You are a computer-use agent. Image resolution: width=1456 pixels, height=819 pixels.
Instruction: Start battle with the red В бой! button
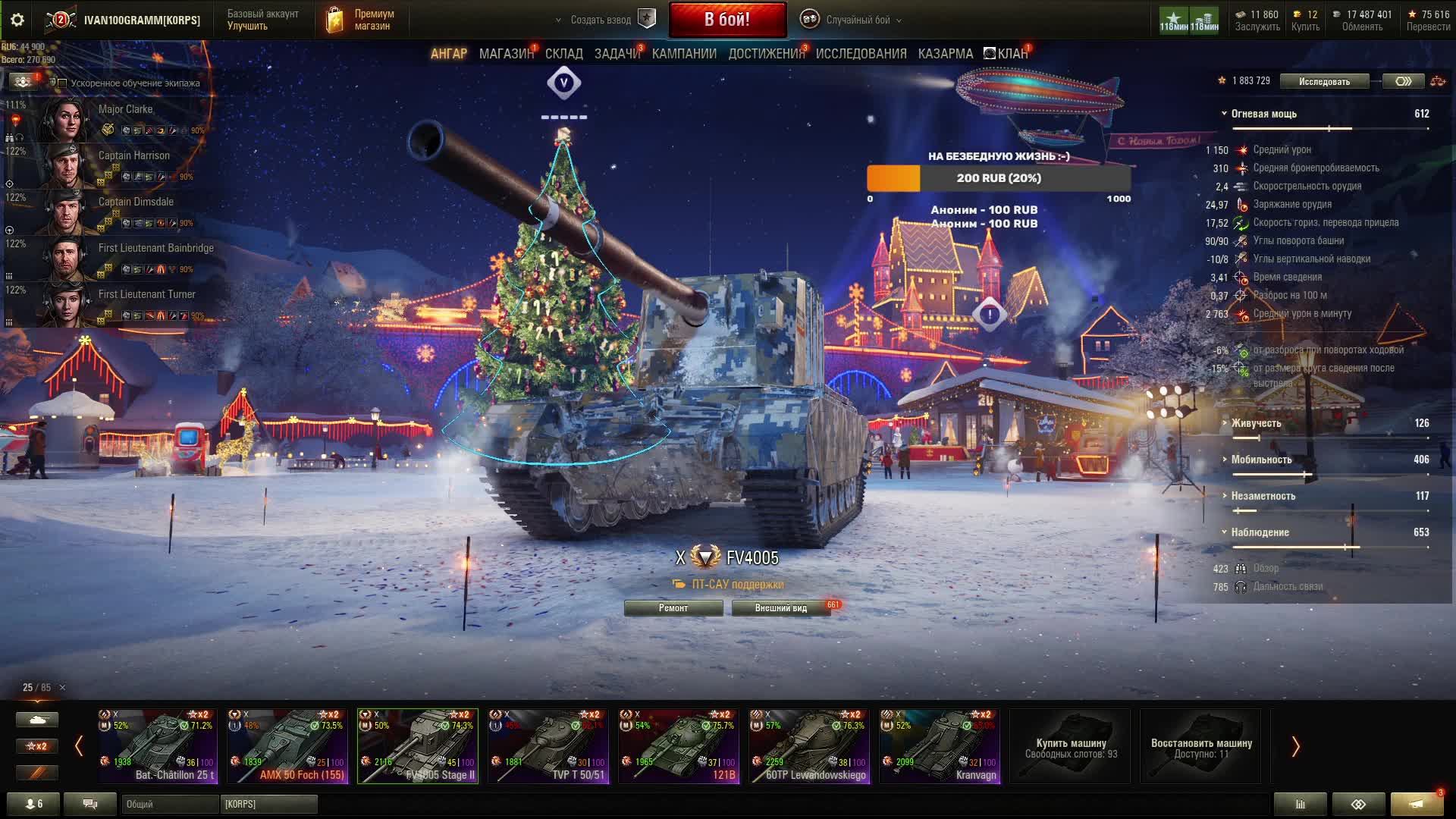[727, 20]
